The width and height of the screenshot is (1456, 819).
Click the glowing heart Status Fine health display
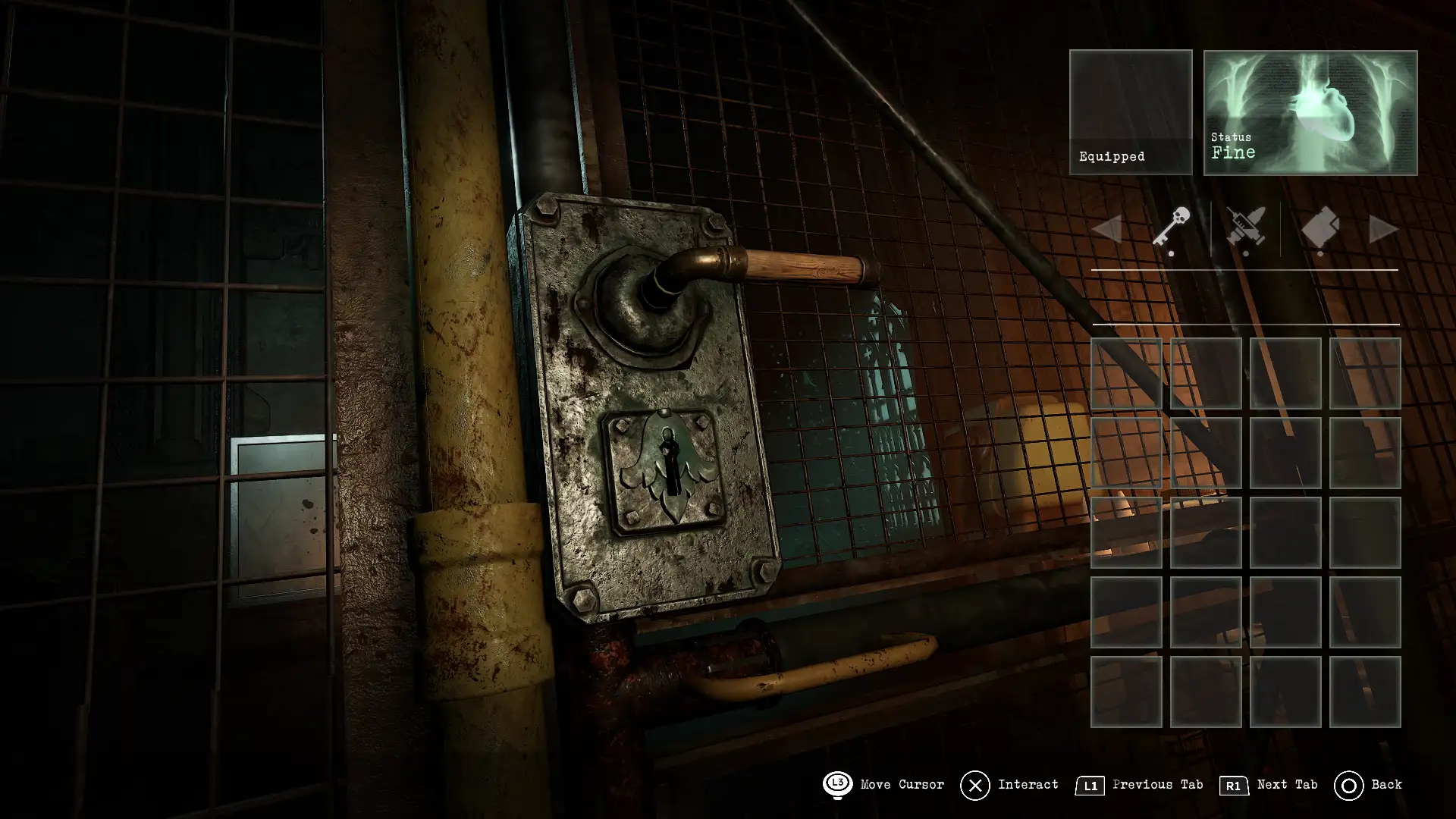point(1309,112)
